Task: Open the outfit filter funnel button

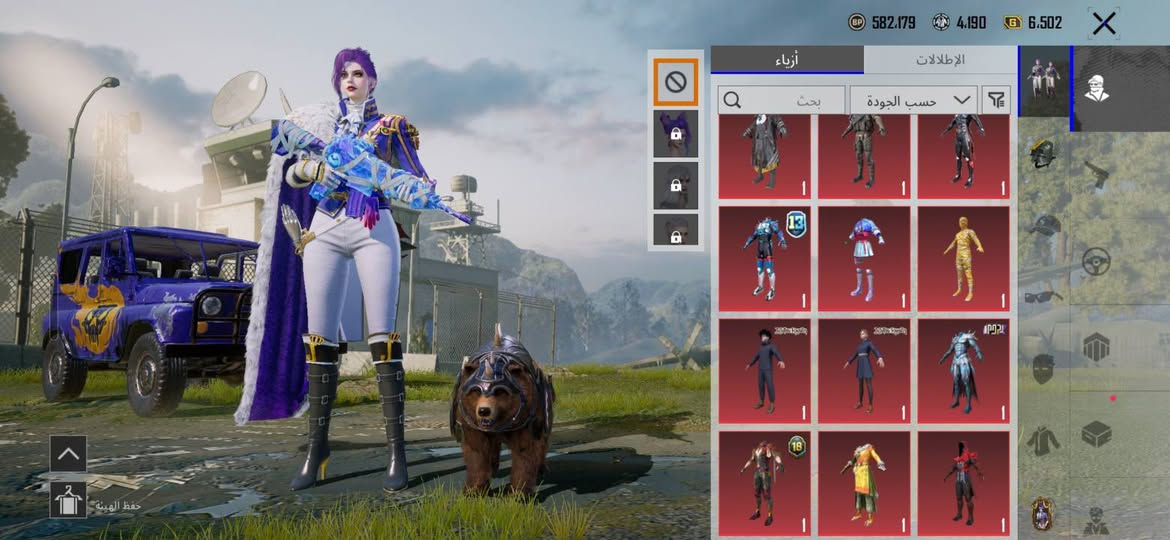Action: (x=996, y=99)
